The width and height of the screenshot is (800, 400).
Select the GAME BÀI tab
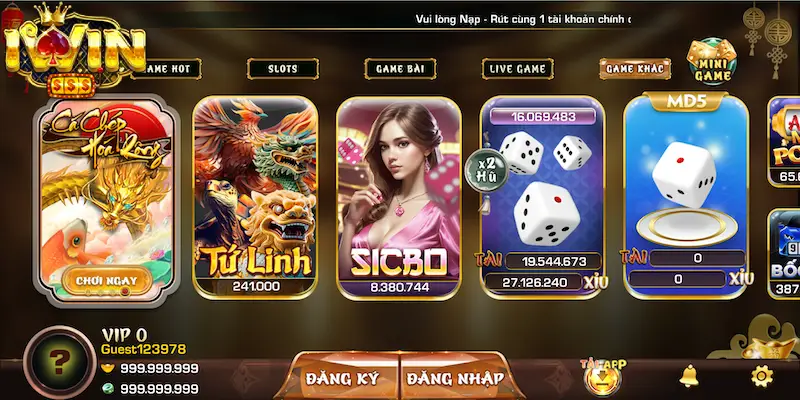(399, 69)
